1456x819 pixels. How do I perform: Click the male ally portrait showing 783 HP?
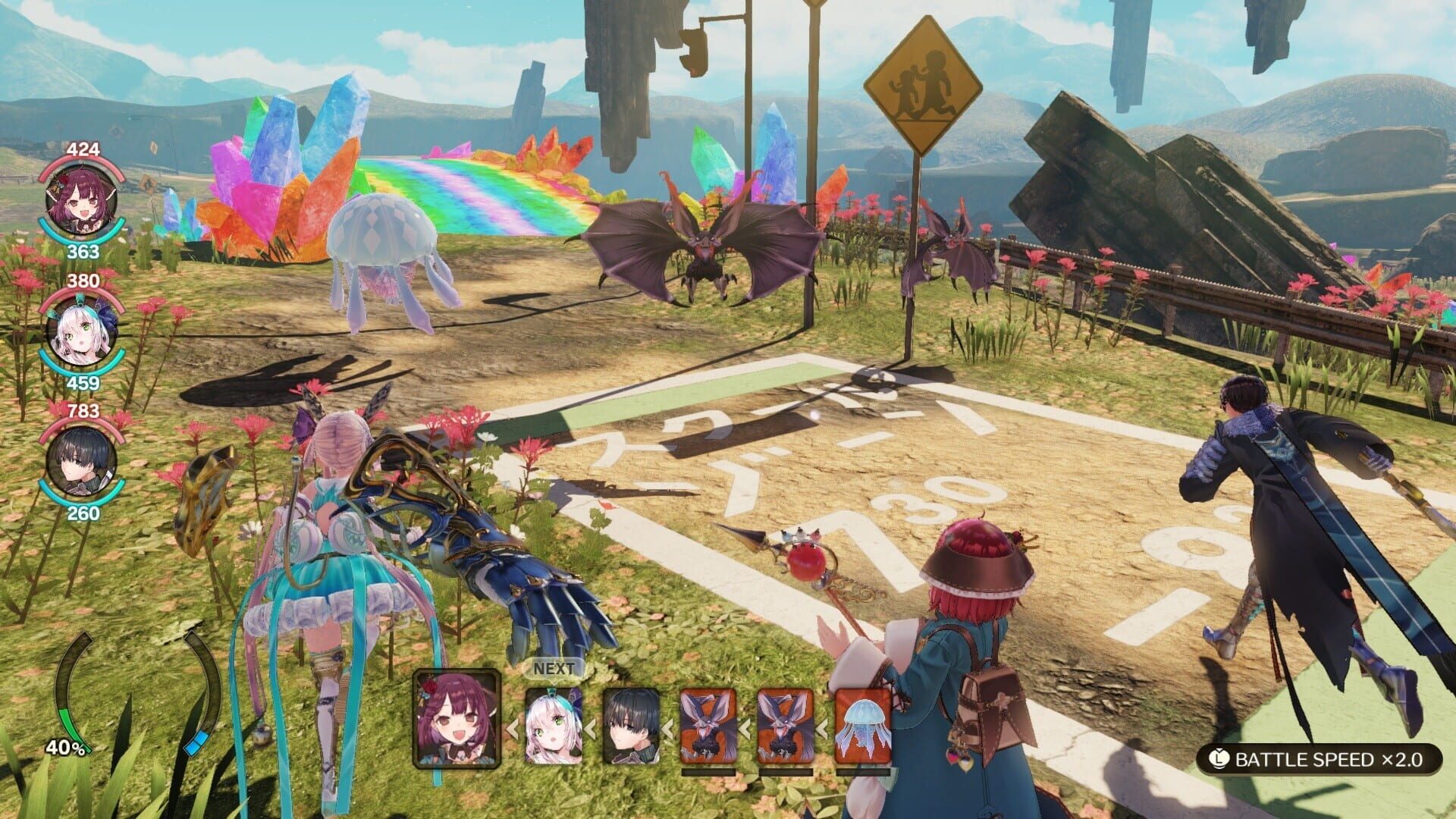coord(80,463)
